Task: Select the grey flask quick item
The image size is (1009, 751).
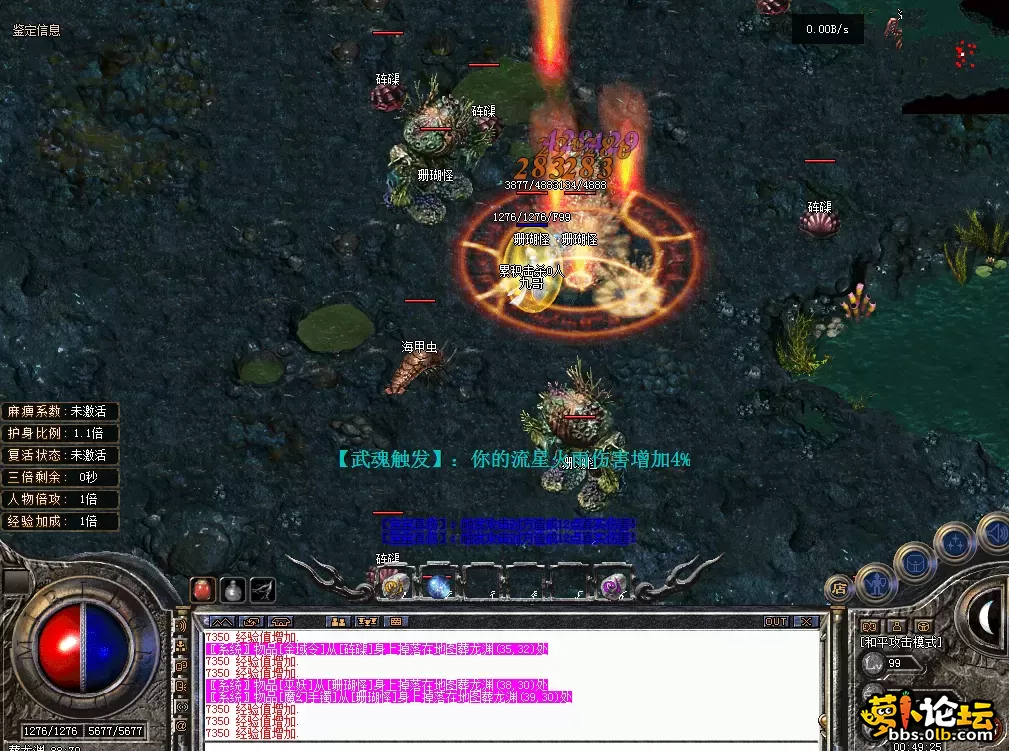Action: click(233, 589)
